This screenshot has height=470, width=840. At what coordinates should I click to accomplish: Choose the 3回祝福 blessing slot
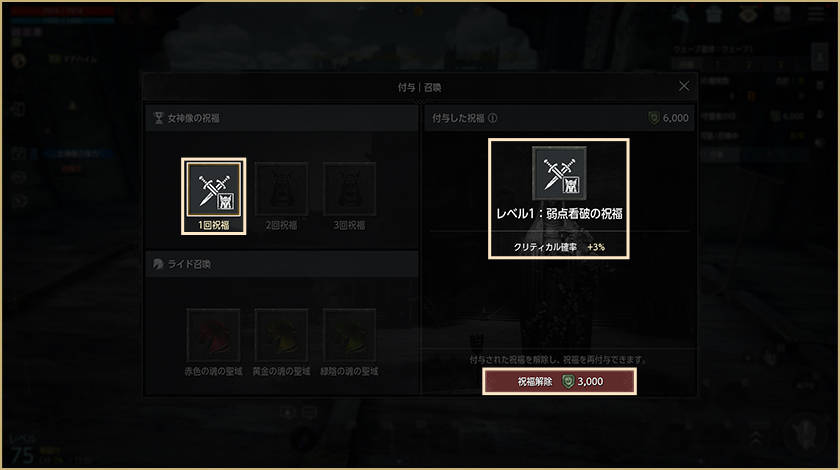tap(349, 189)
